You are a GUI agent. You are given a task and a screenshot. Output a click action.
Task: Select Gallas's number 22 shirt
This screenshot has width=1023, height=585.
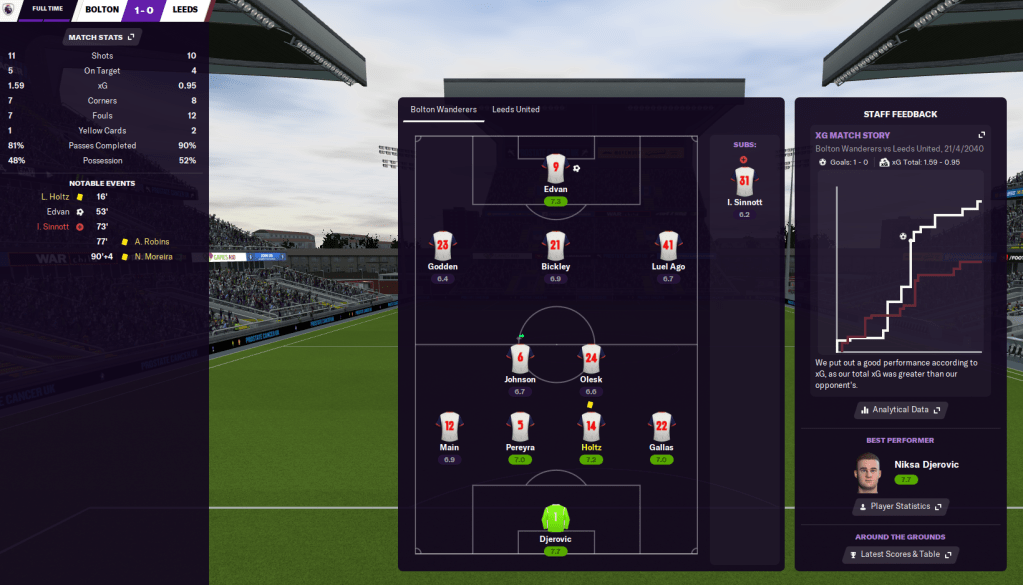coord(661,426)
